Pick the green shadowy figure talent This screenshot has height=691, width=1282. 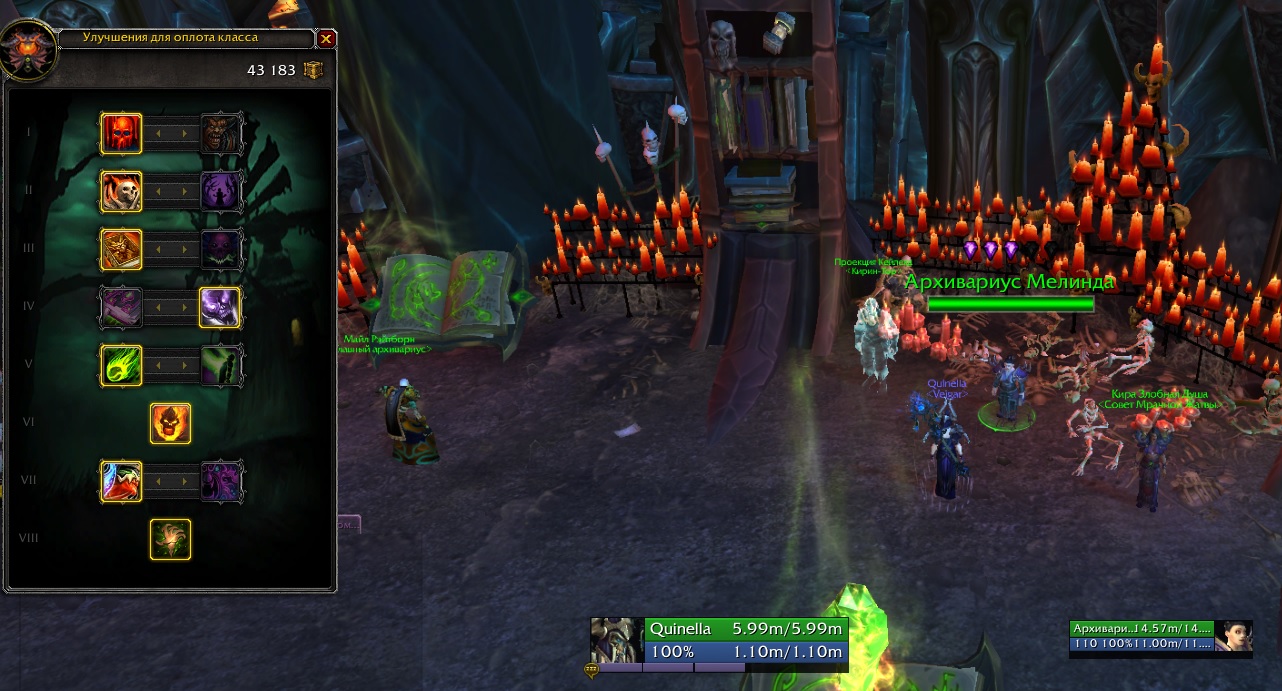point(221,365)
